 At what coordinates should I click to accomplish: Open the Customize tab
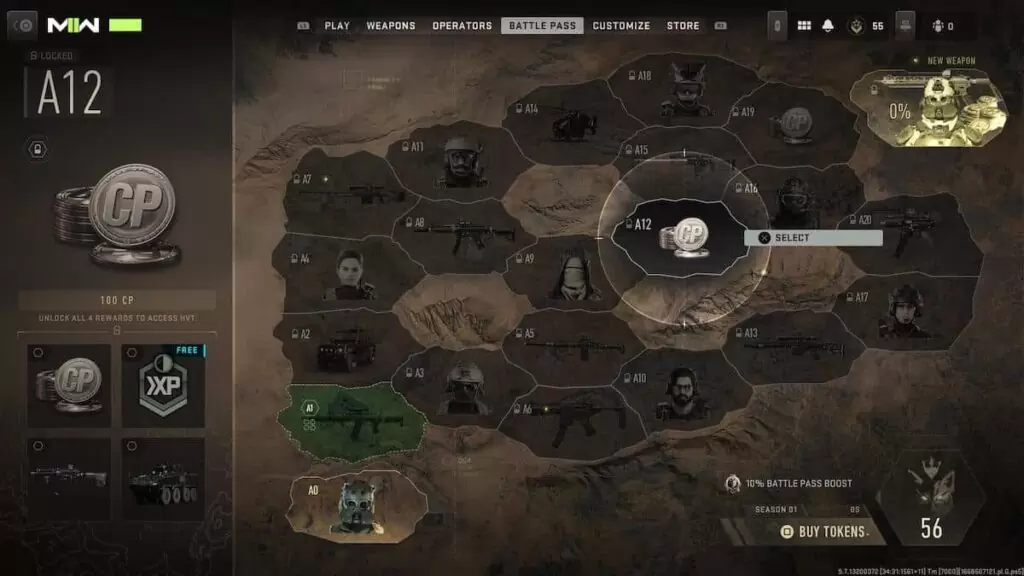621,26
